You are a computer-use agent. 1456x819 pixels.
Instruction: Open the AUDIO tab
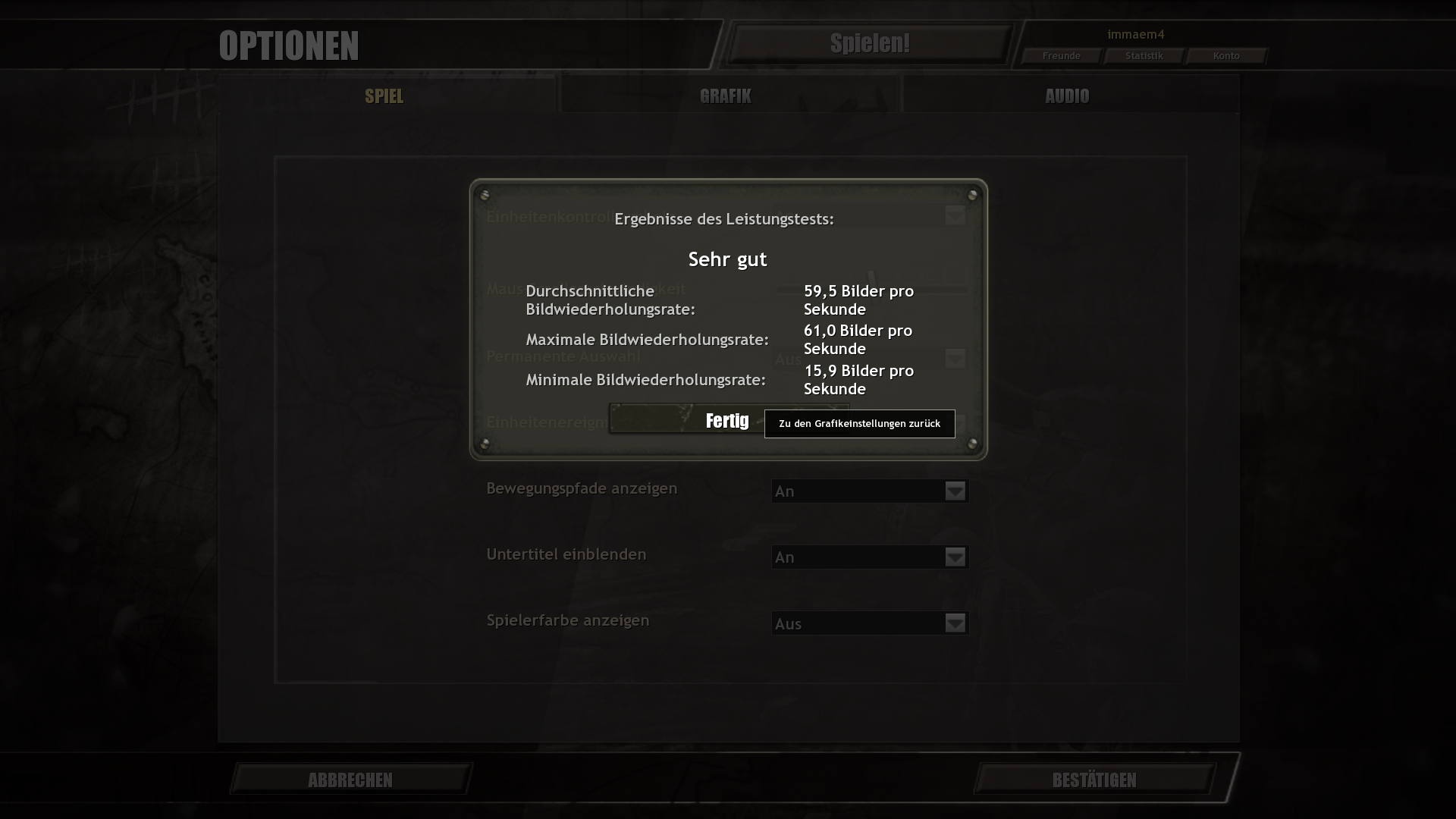point(1067,96)
